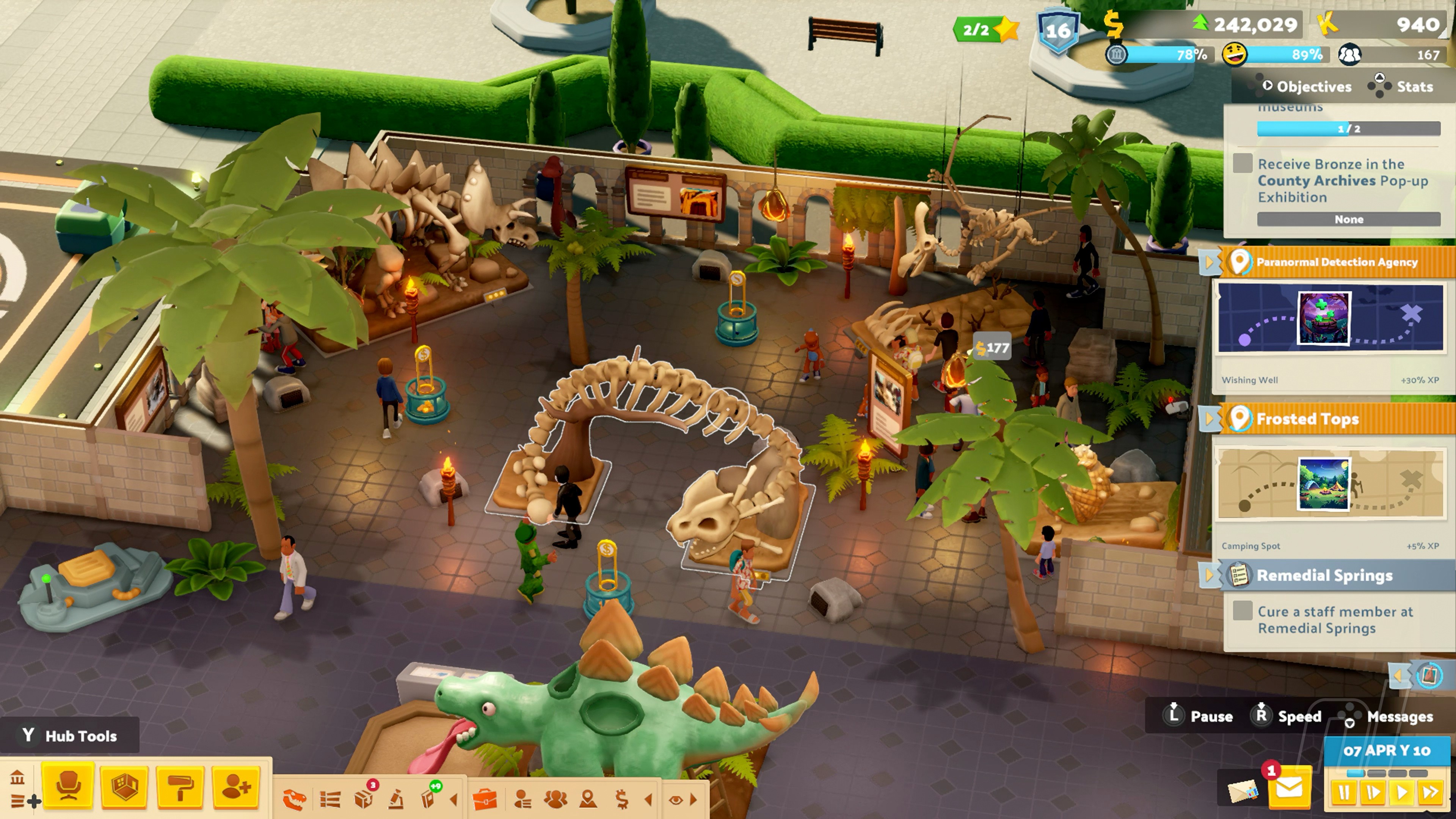Open the items chair build menu

(x=68, y=787)
